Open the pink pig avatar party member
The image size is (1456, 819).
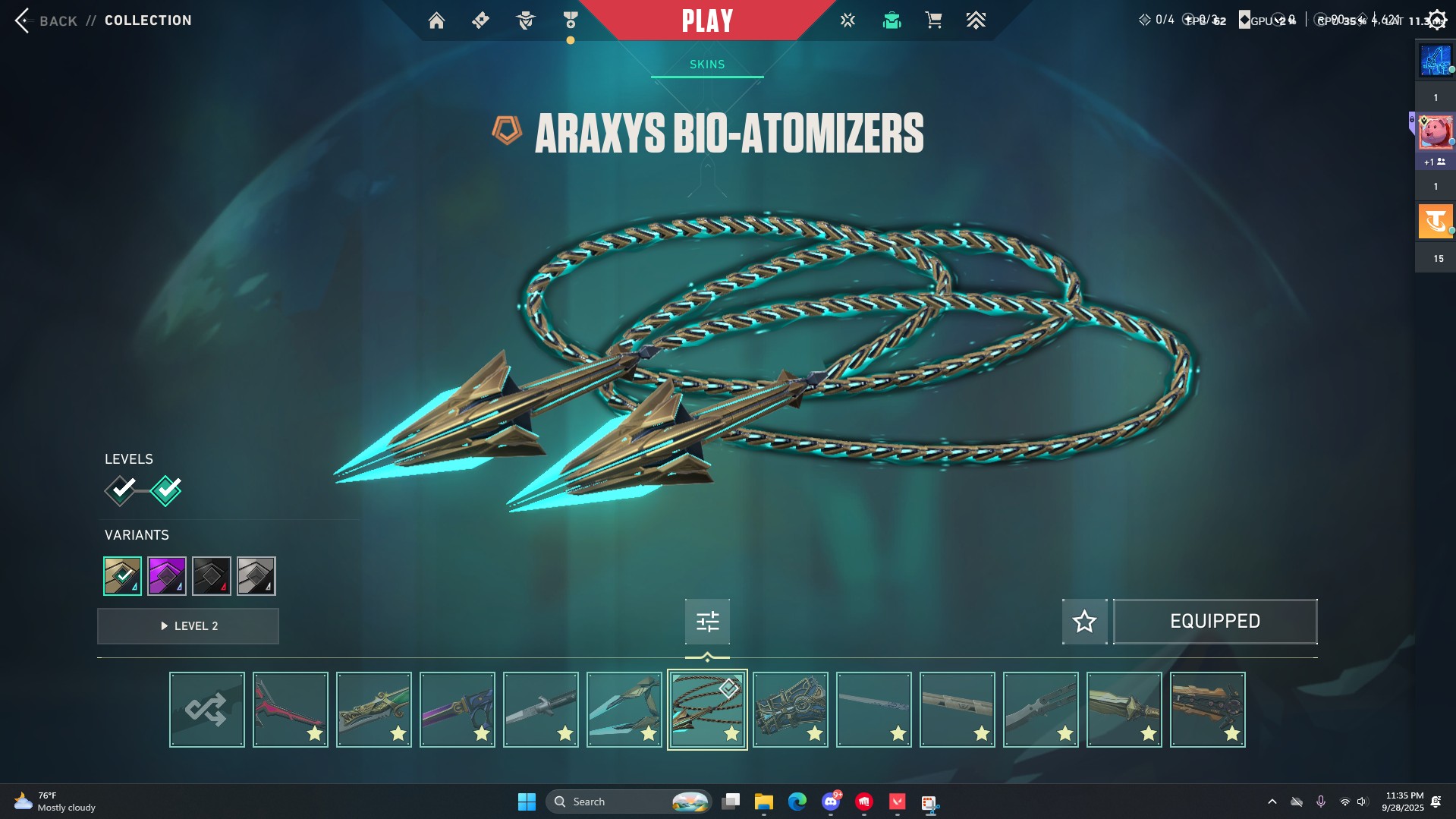point(1435,133)
